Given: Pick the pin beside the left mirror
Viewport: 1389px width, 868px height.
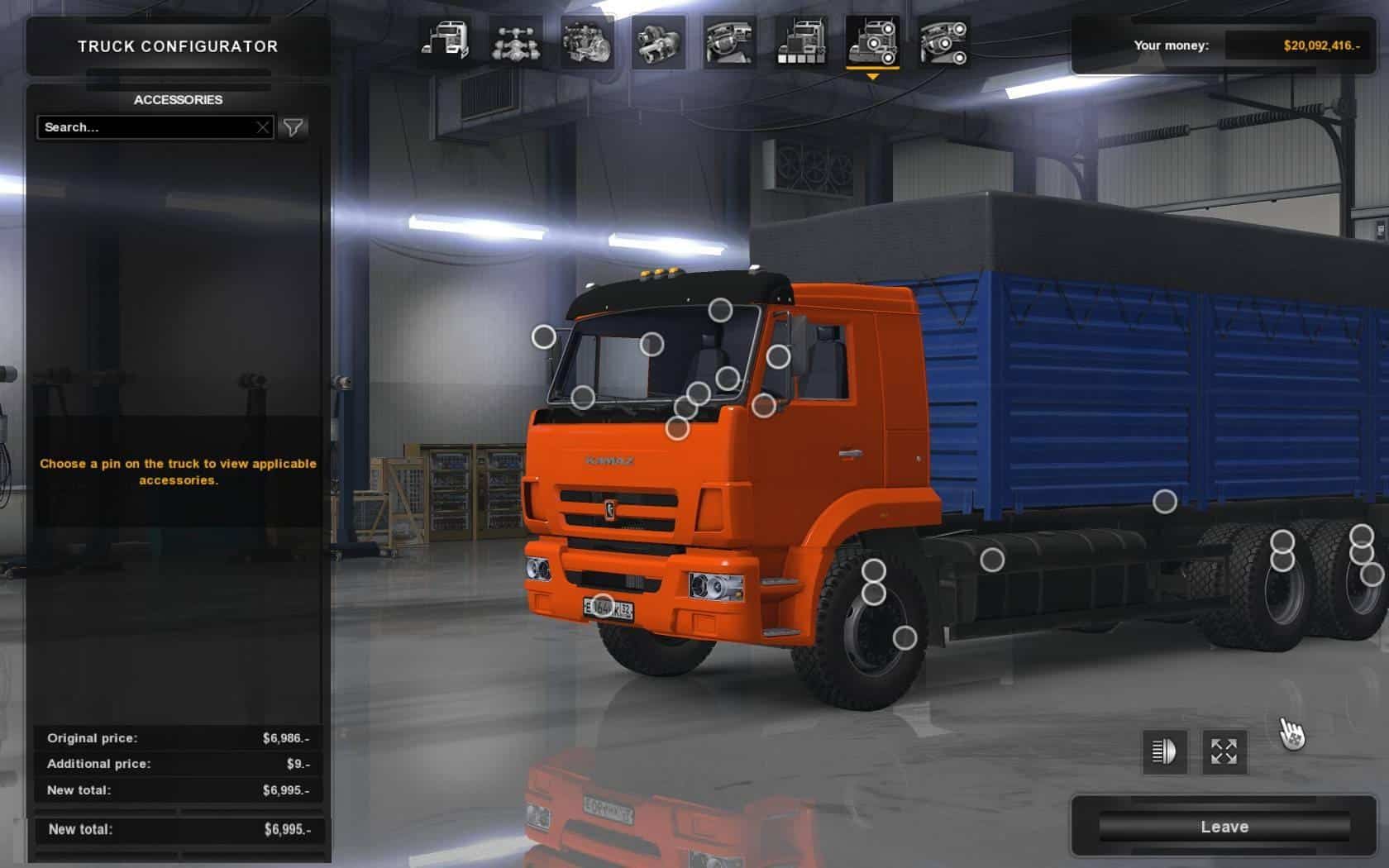Looking at the screenshot, I should click(543, 336).
